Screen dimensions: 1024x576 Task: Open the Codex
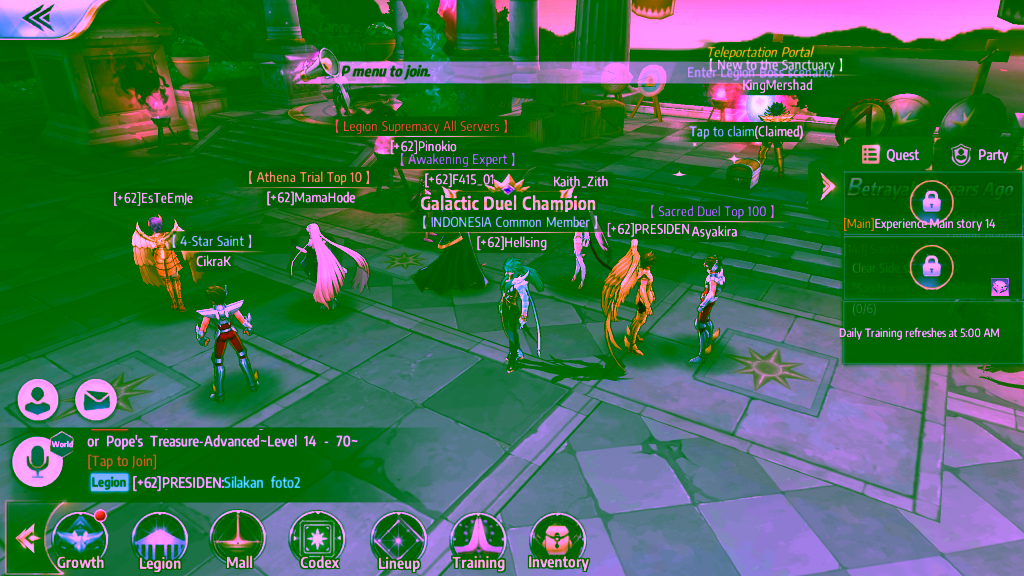coord(318,541)
